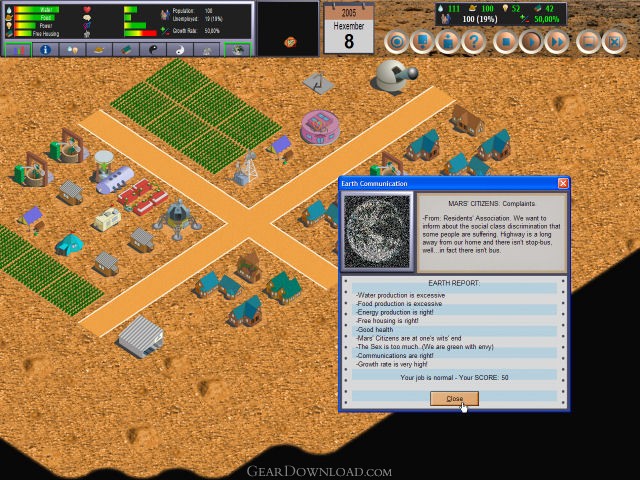The height and width of the screenshot is (480, 640).
Task: Choose the green book toolbar button
Action: 126,49
